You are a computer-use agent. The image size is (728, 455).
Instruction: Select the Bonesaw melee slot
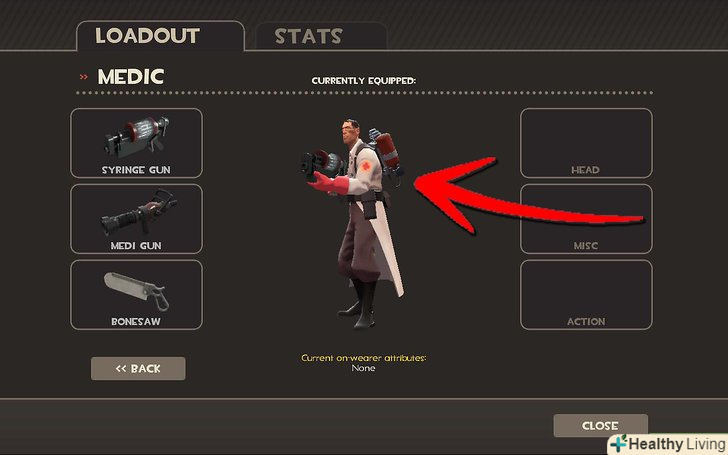tap(136, 295)
